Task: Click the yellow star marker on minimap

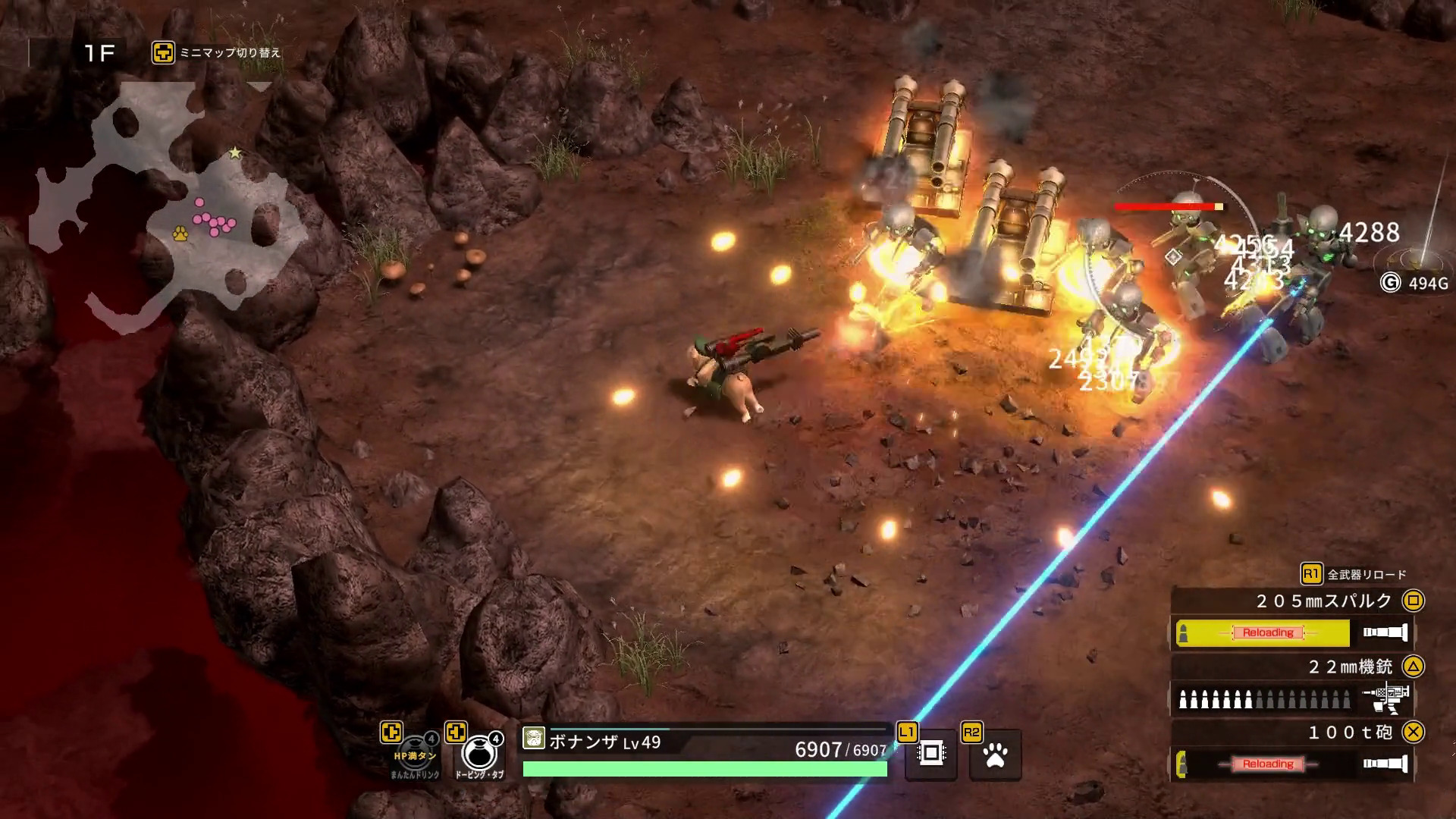Action: click(235, 153)
